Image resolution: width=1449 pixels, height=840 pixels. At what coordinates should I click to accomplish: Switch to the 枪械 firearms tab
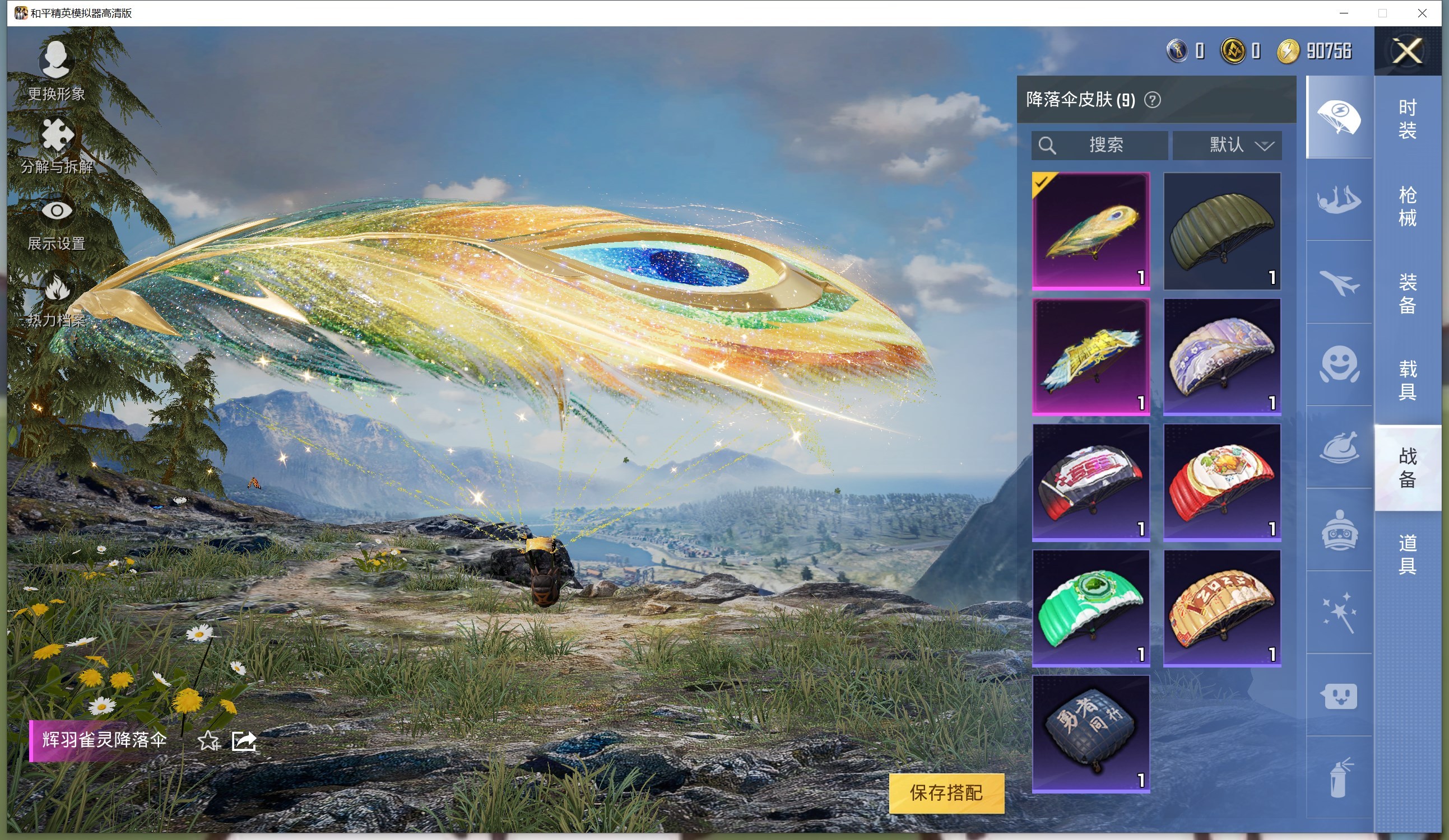(x=1407, y=206)
